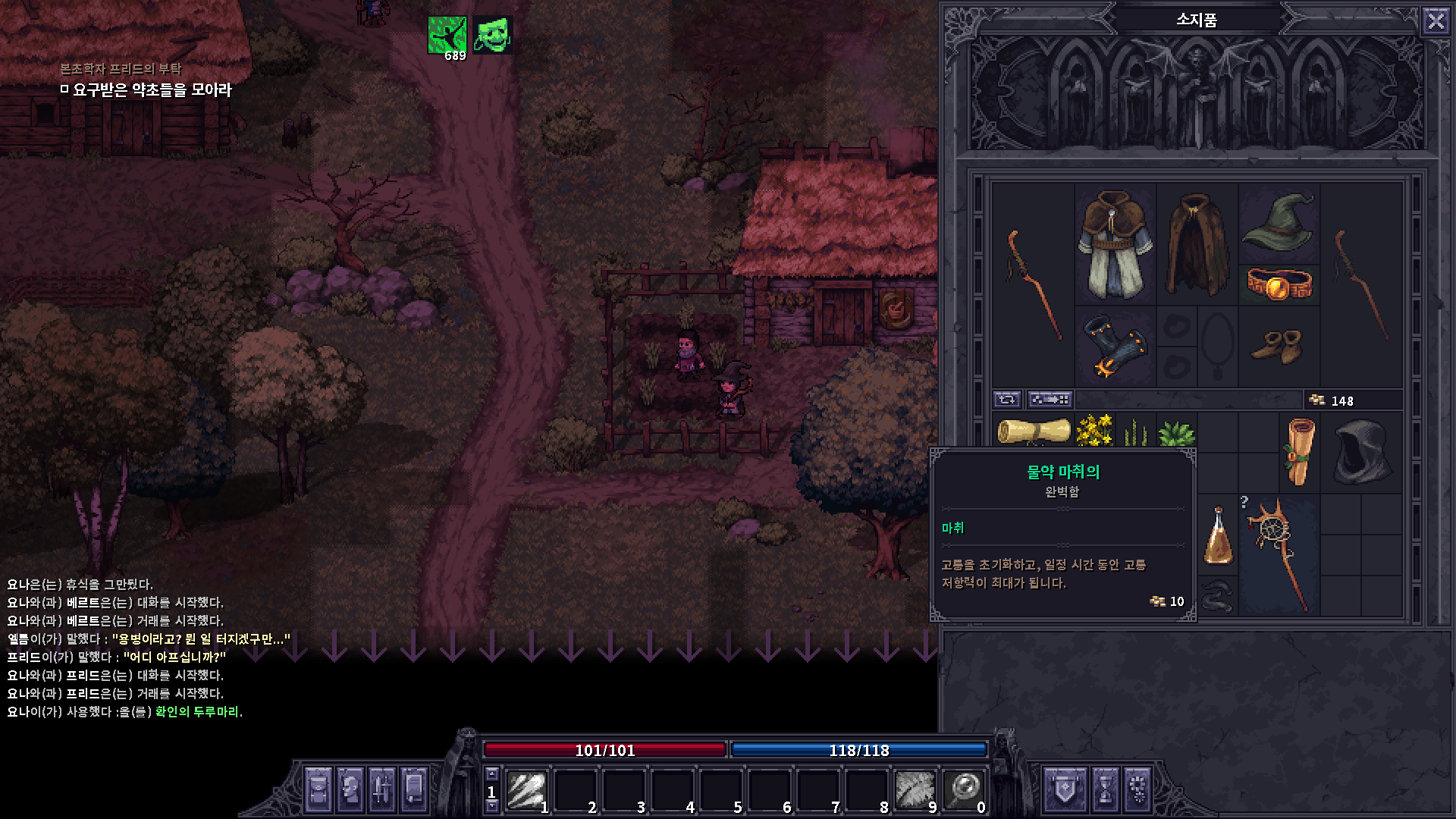This screenshot has width=1456, height=819.
Task: Open the character head portrait menu
Action: (350, 789)
